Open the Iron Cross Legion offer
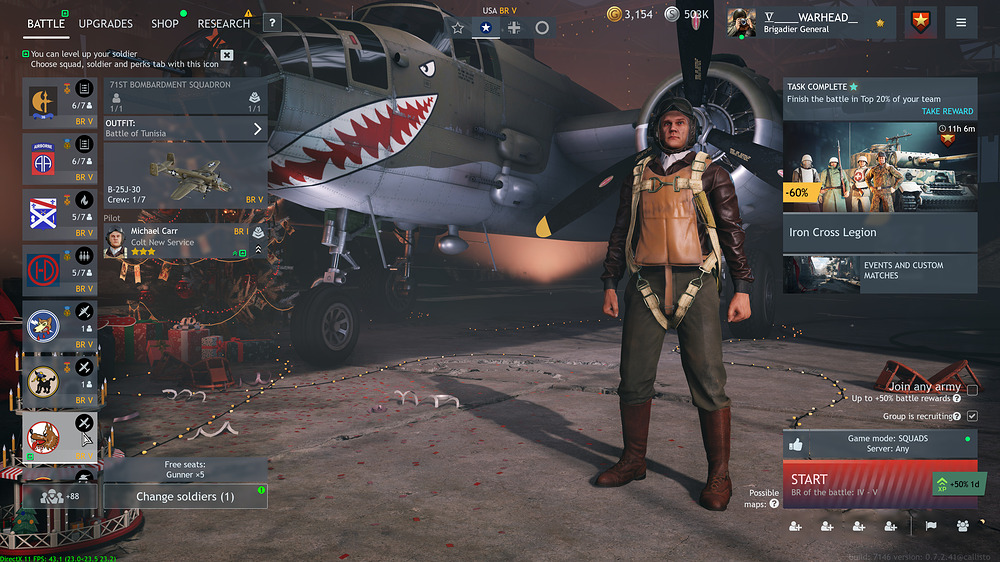Screen dimensions: 1000x562 pos(880,232)
